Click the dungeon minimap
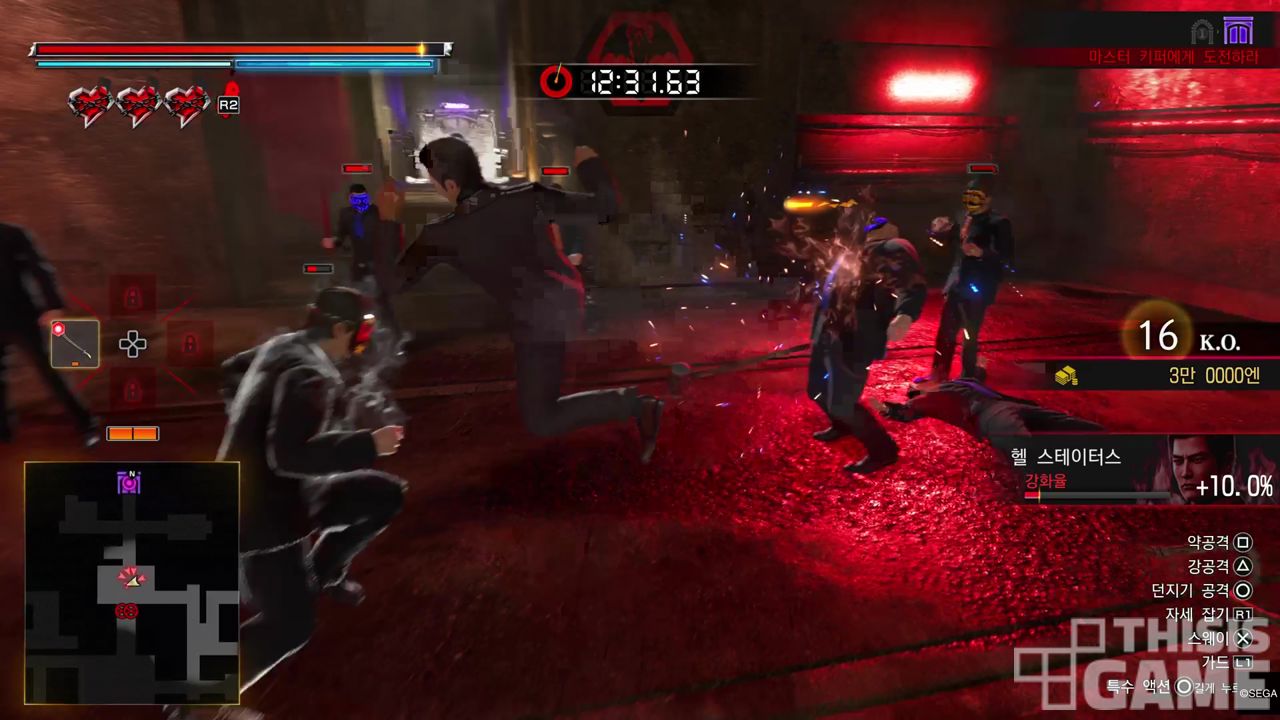 tap(132, 582)
